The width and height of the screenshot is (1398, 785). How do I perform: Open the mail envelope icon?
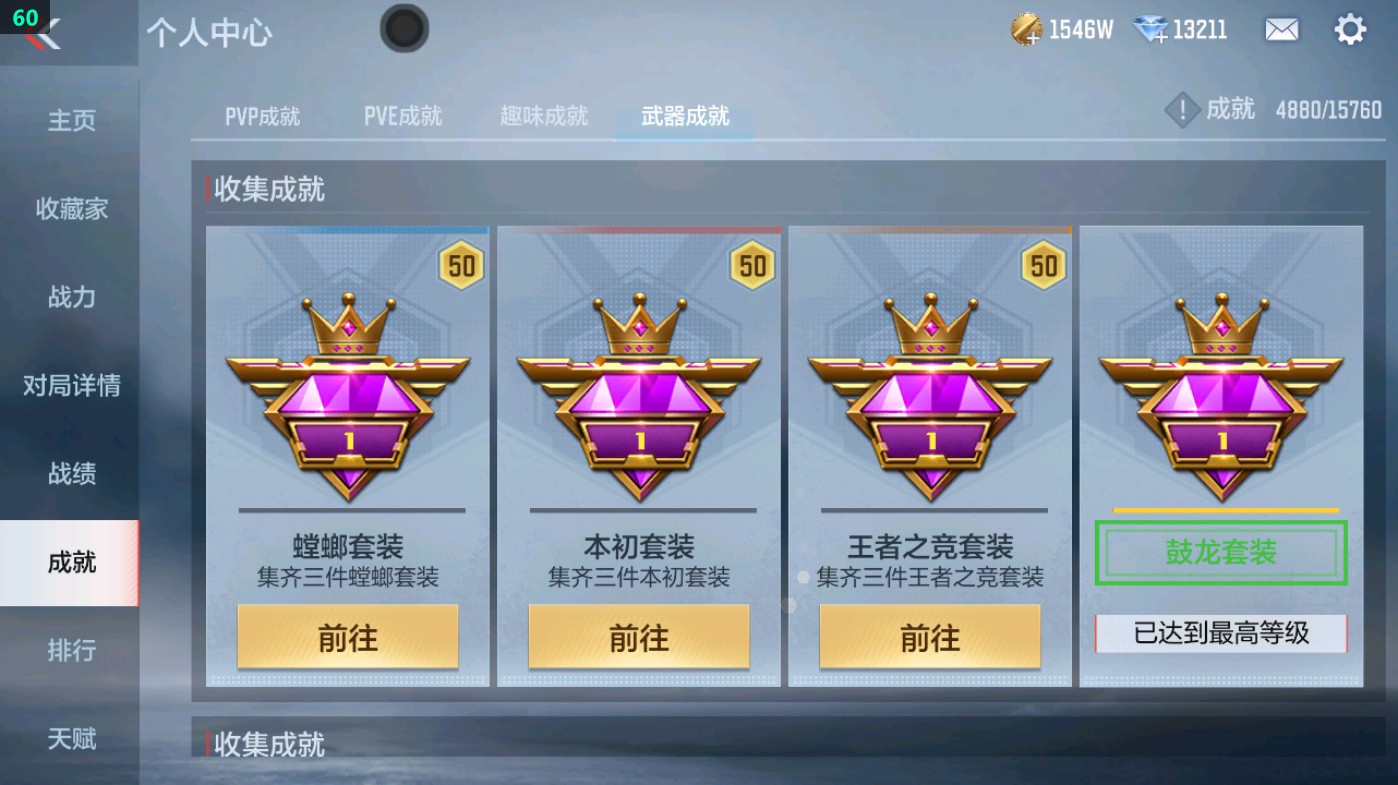click(1283, 29)
